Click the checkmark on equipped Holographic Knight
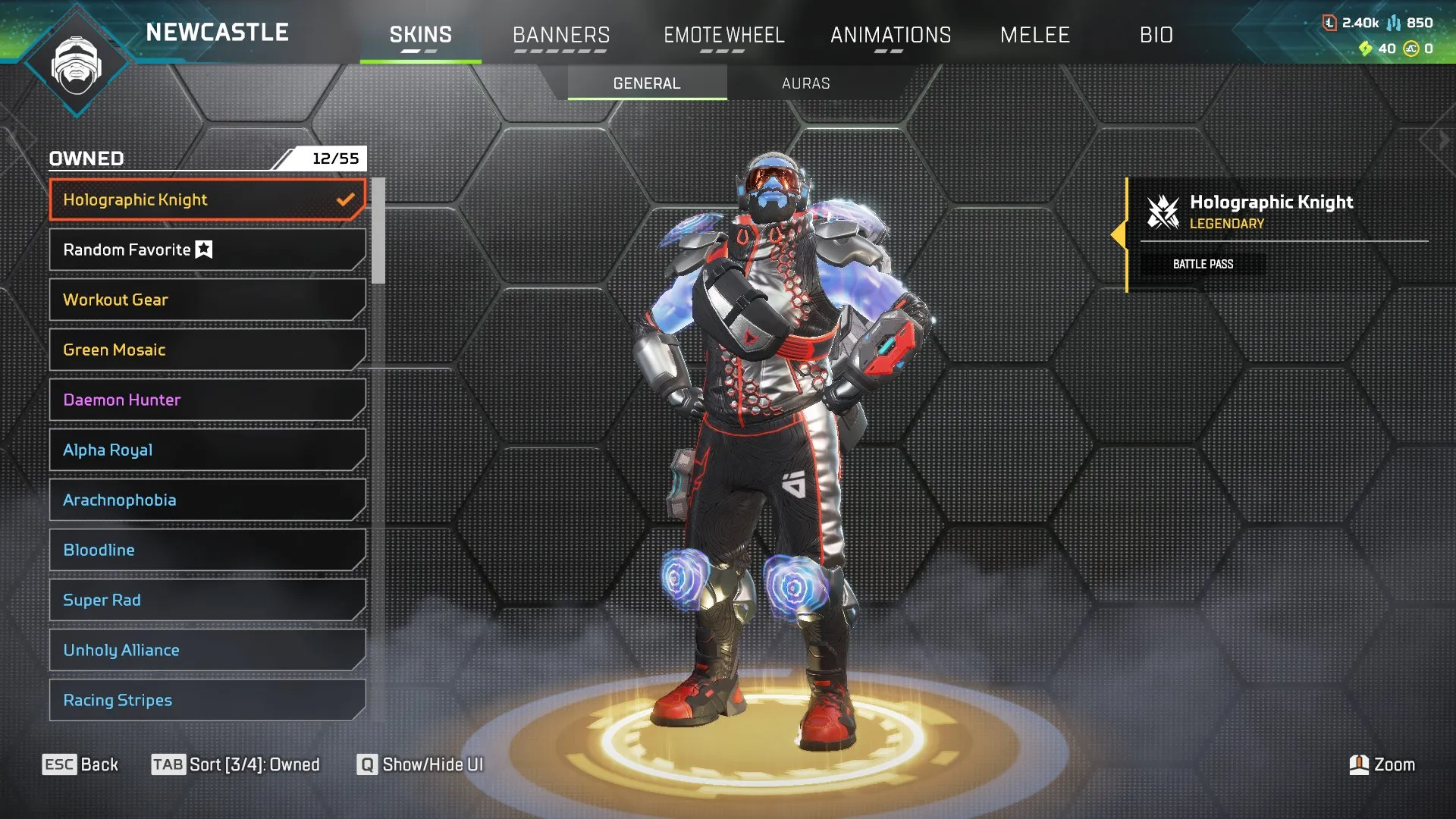Screen dimensions: 1456x819 (347, 199)
